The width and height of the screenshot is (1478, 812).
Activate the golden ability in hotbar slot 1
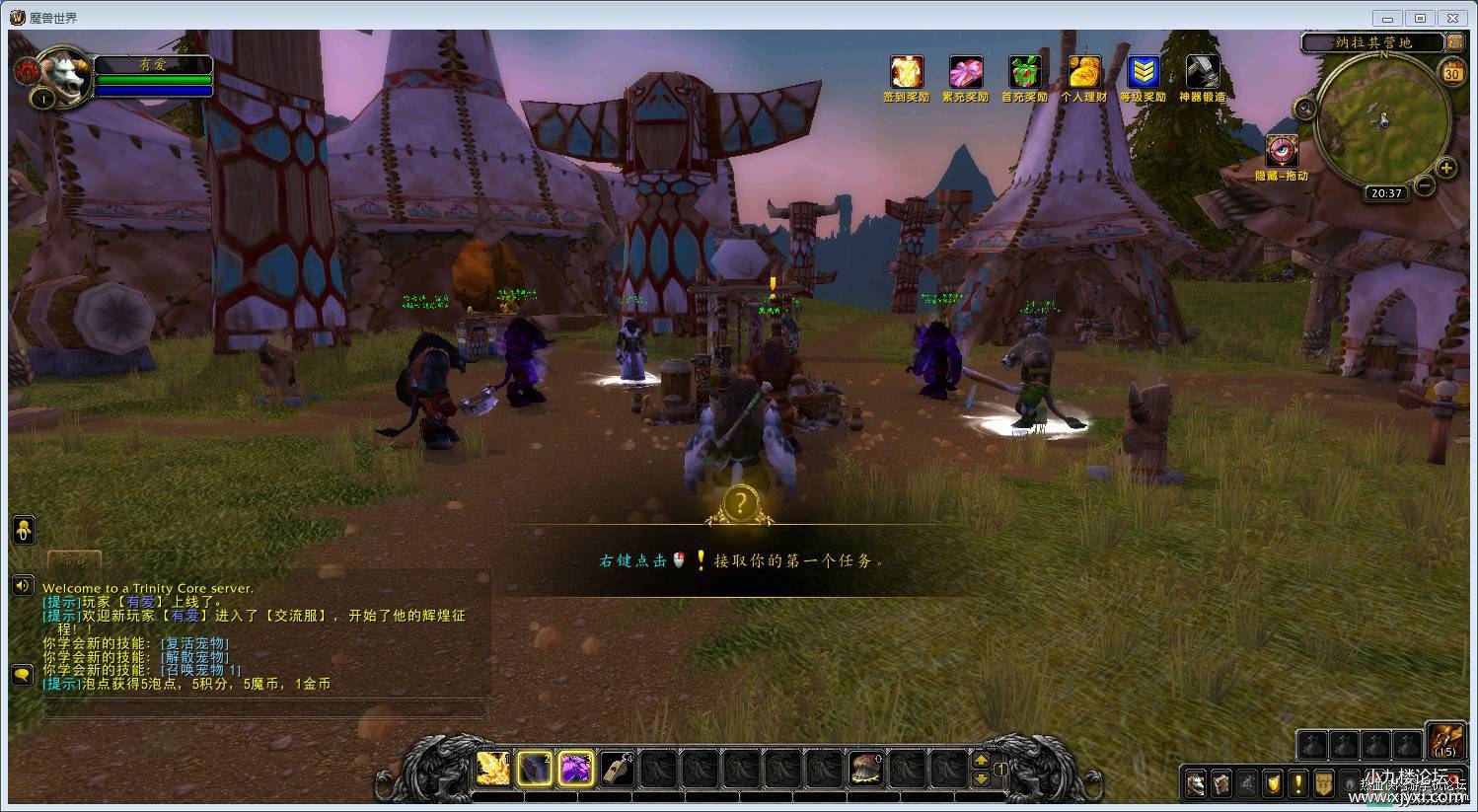point(493,769)
